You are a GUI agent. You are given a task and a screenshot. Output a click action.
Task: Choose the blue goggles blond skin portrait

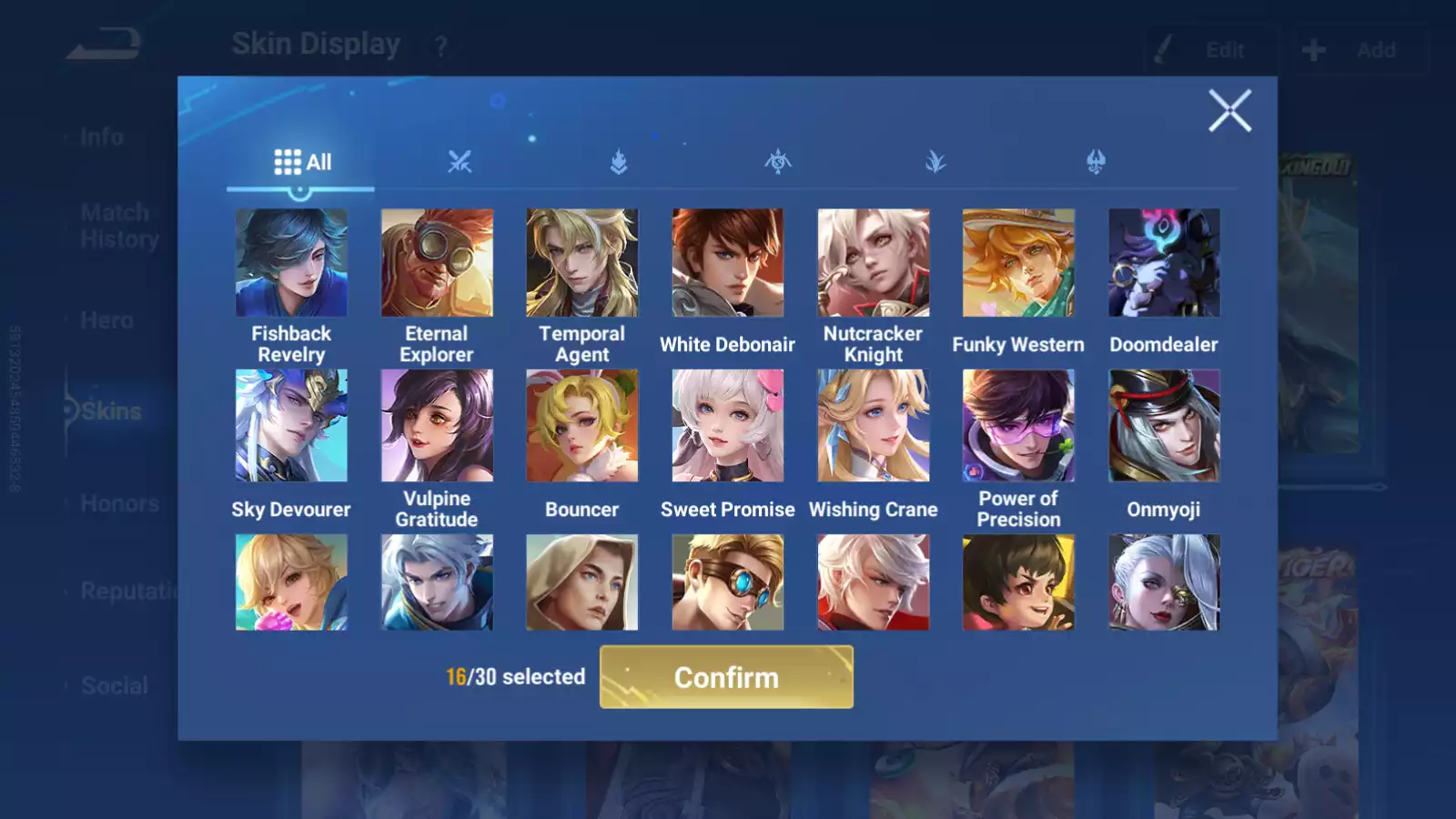pyautogui.click(x=727, y=582)
